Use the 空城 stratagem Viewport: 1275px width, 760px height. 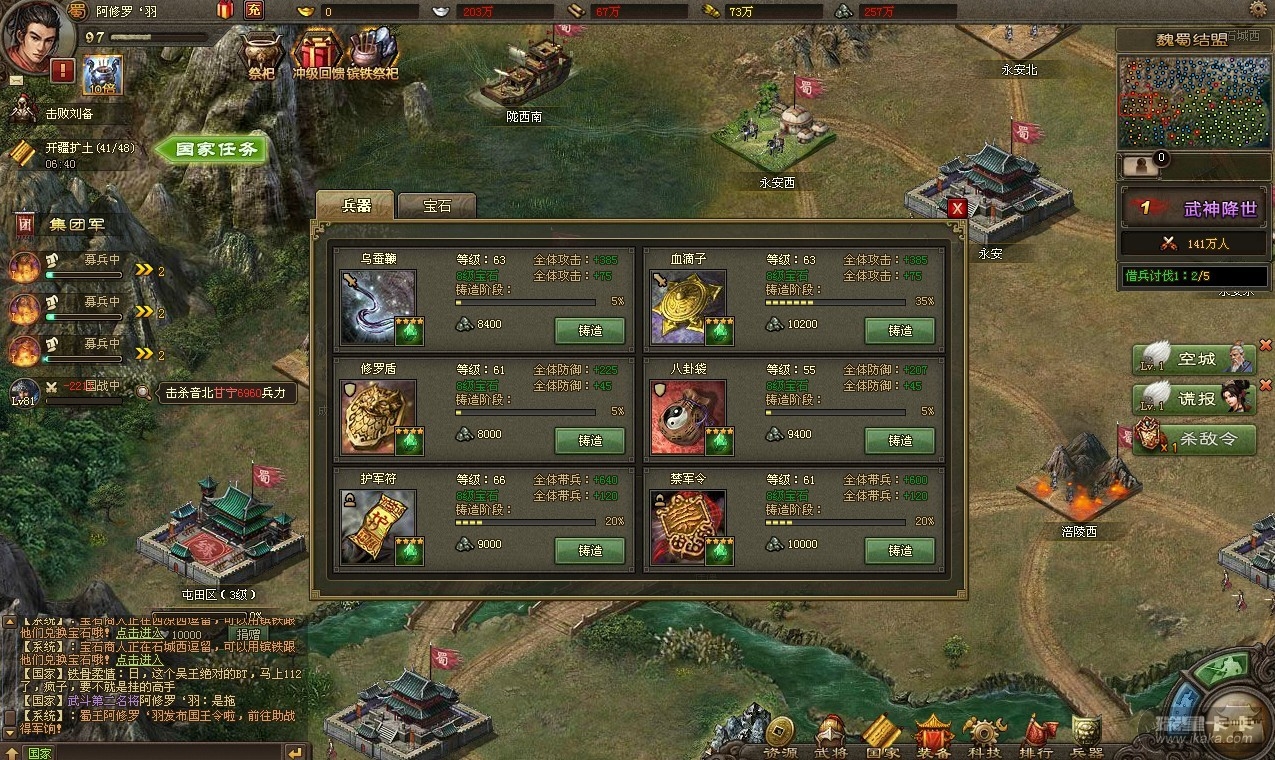point(1193,359)
